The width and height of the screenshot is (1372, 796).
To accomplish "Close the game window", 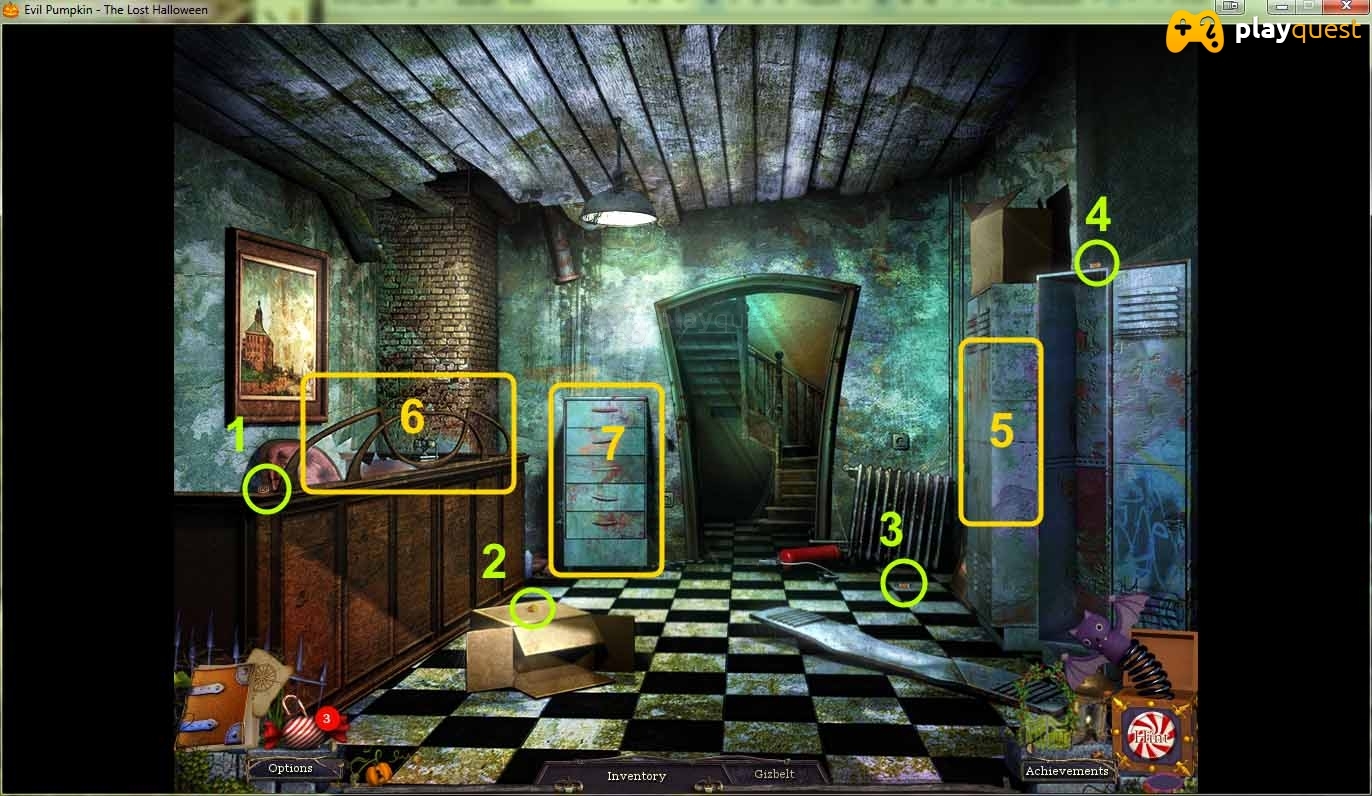I will pos(1345,6).
